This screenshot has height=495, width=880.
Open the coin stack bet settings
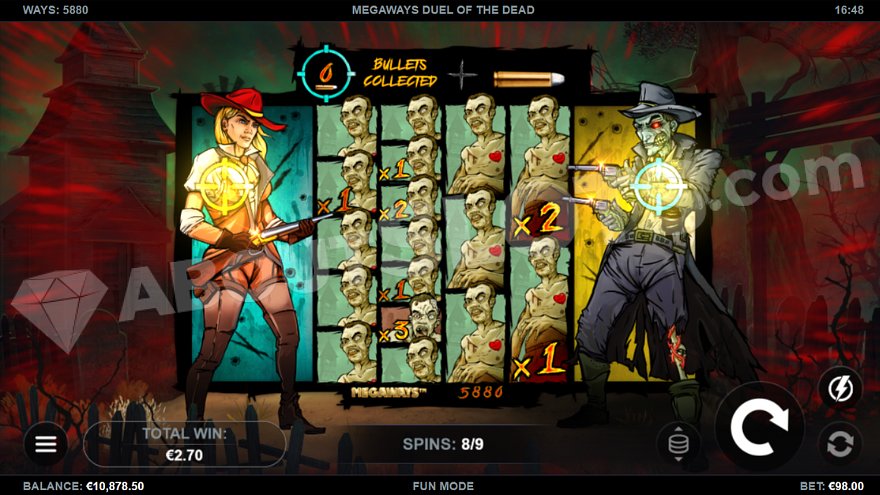pos(678,444)
